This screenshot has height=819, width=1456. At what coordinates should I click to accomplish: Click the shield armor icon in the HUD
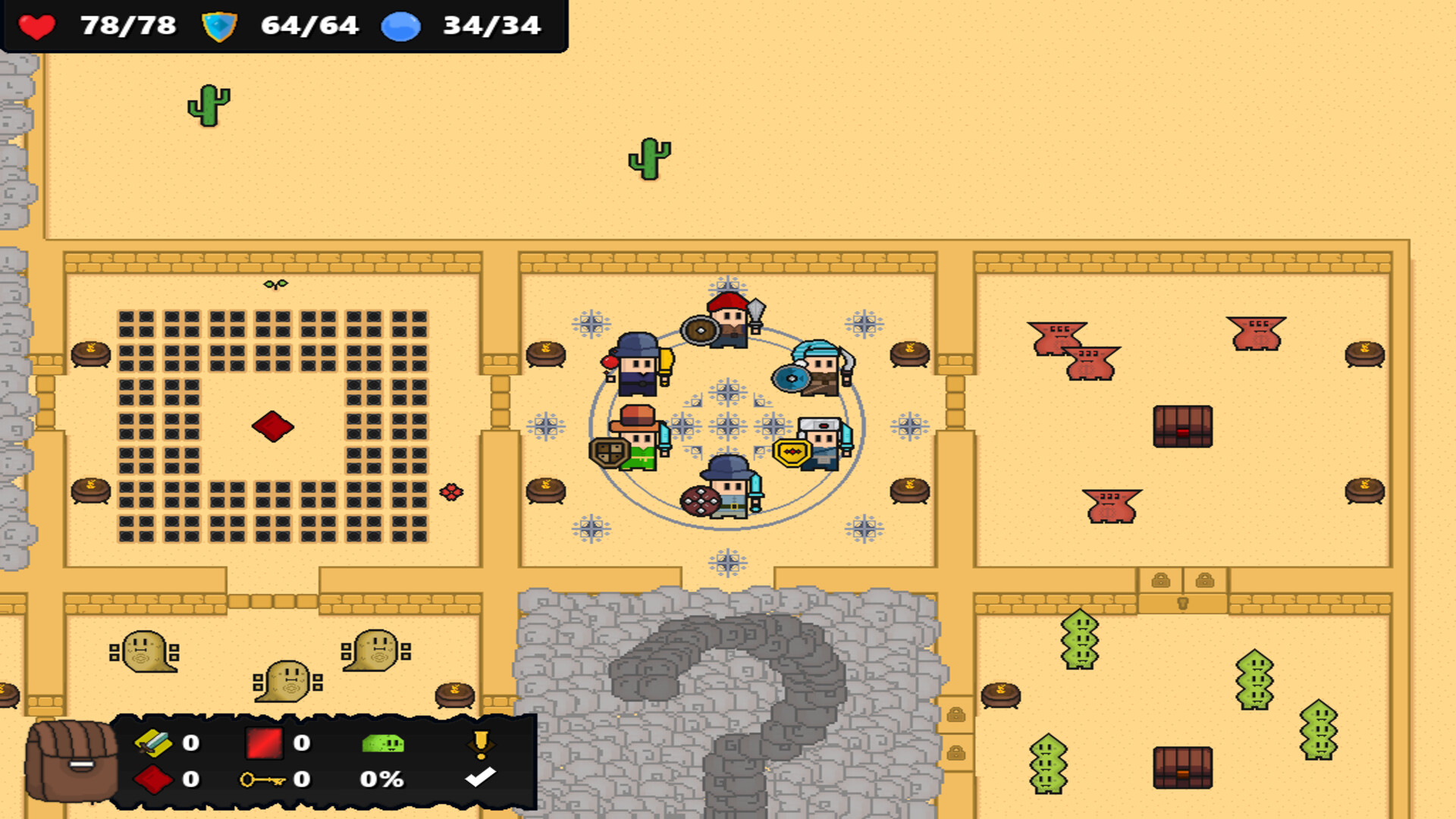click(x=218, y=26)
